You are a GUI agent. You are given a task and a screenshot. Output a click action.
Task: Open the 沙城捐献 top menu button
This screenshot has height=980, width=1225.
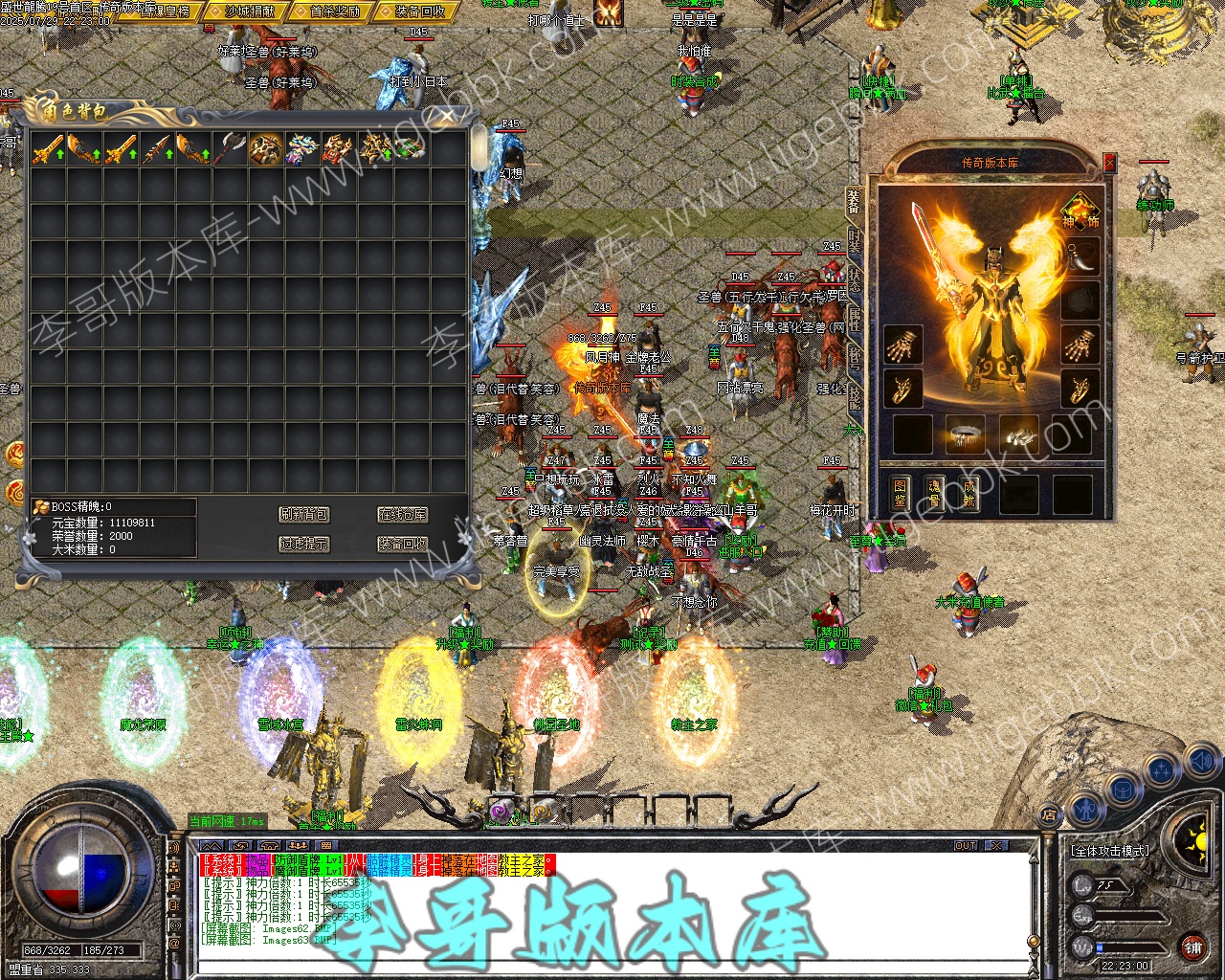pyautogui.click(x=249, y=11)
